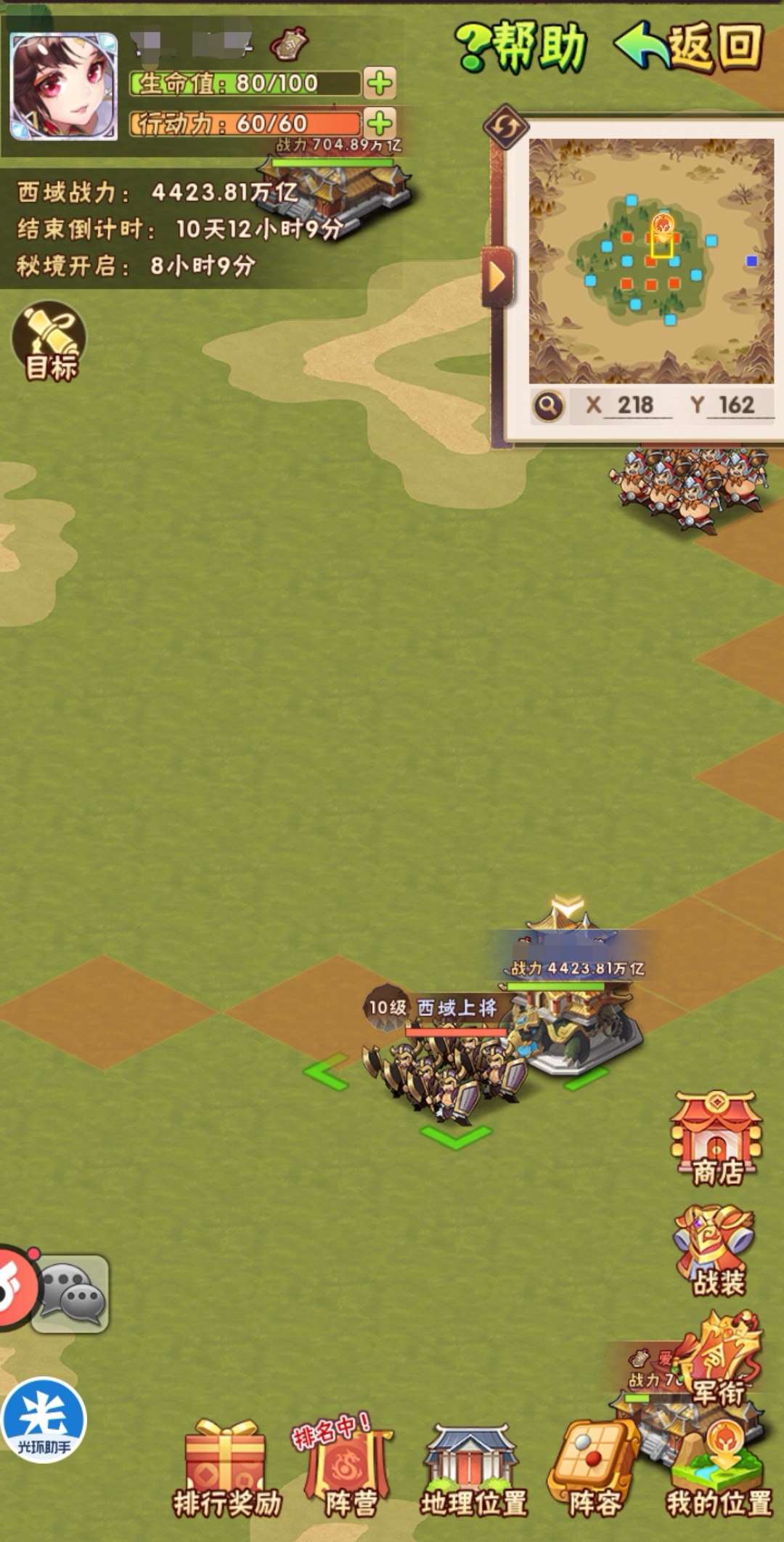Open the 战装 battle gear menu
This screenshot has height=1542, width=784.
click(716, 1251)
